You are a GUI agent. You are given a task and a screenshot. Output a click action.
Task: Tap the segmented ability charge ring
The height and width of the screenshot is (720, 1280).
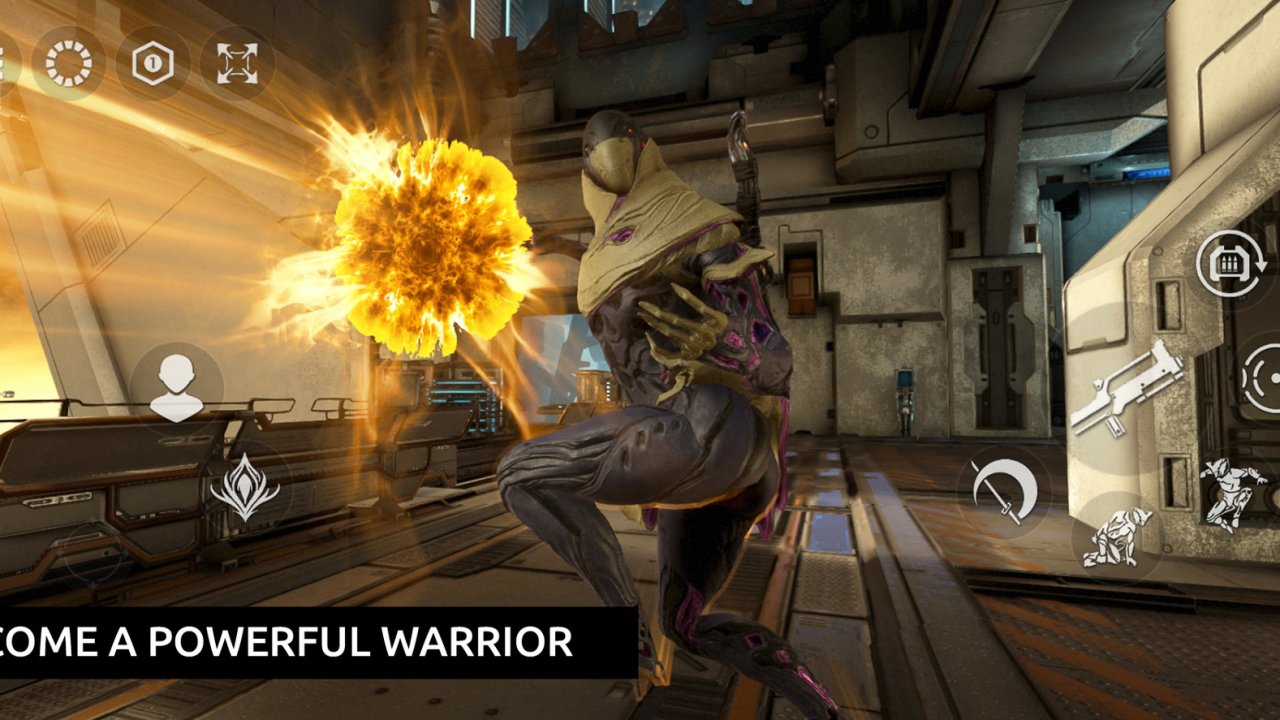[68, 62]
